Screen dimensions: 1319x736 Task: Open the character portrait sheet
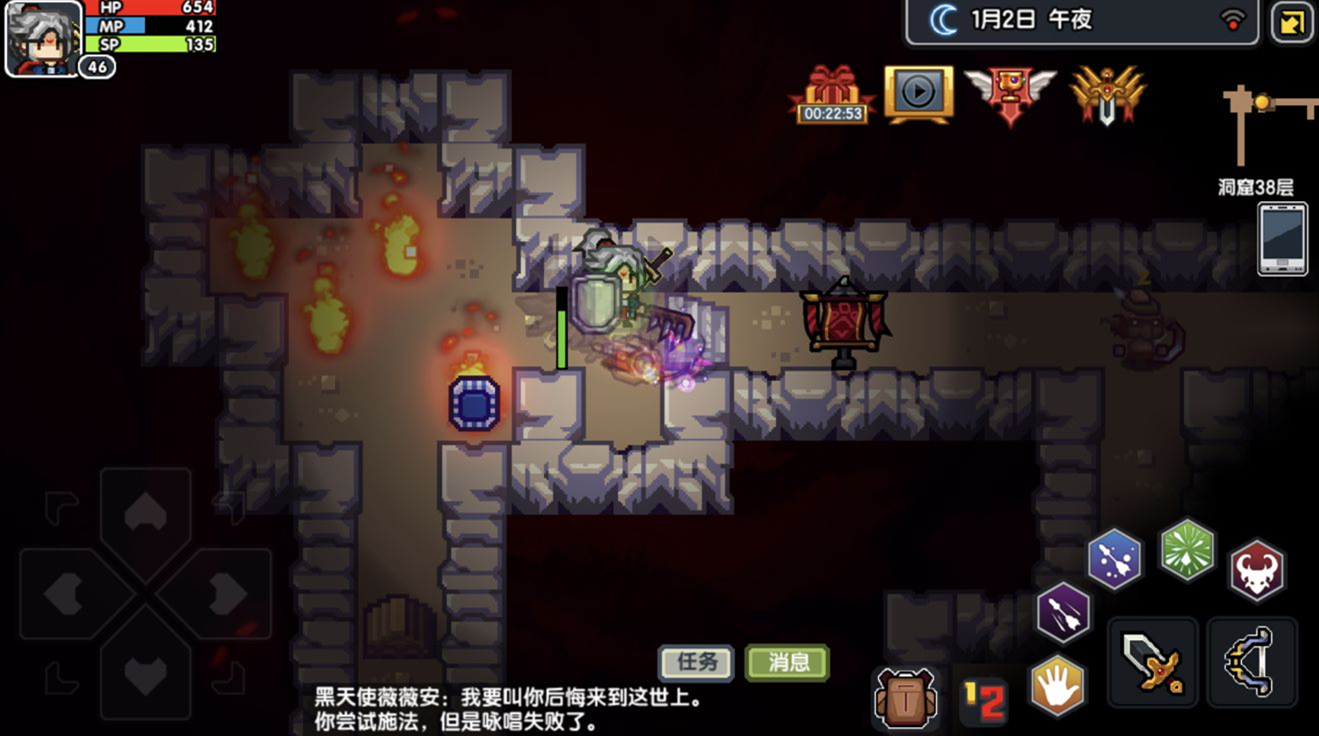pos(42,36)
